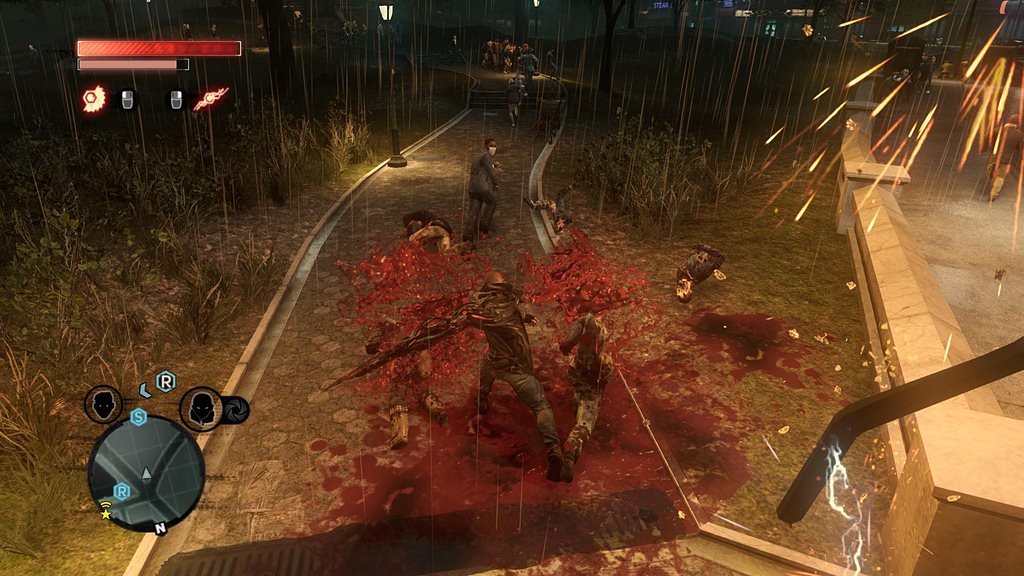This screenshot has height=576, width=1024.
Task: Click the yellow star mission marker
Action: (105, 514)
